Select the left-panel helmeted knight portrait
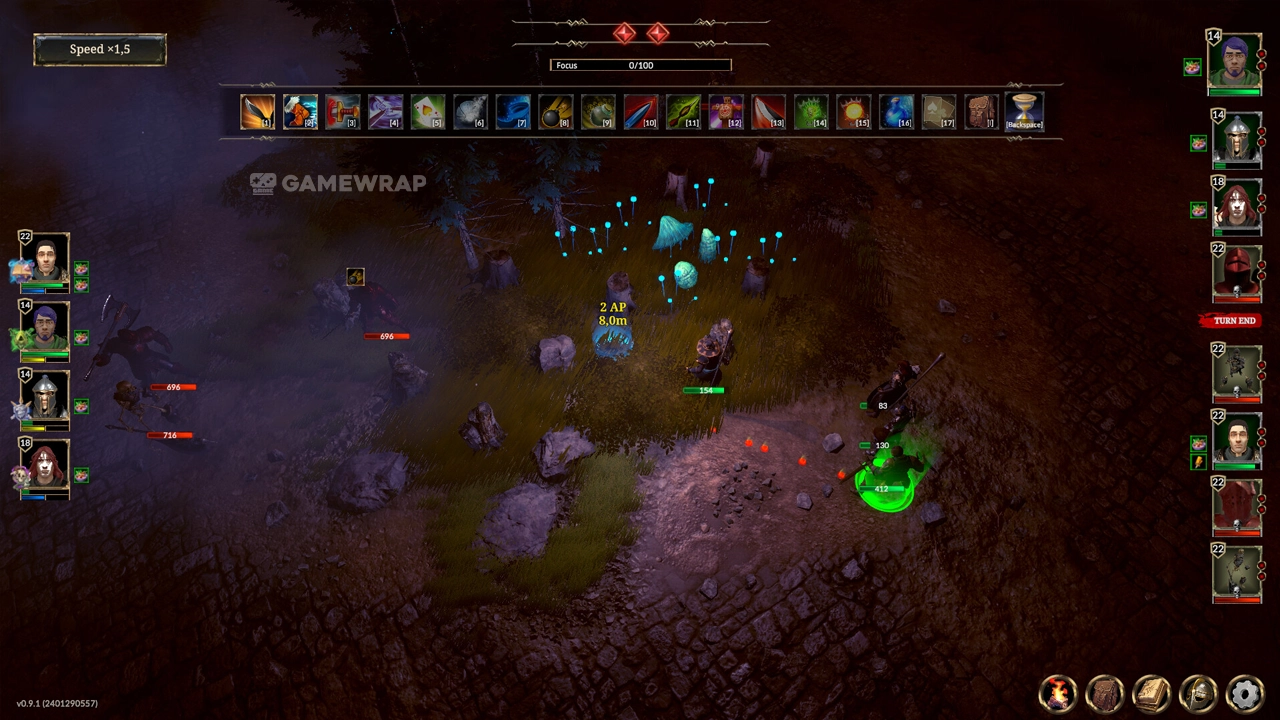The height and width of the screenshot is (720, 1280). coord(46,398)
